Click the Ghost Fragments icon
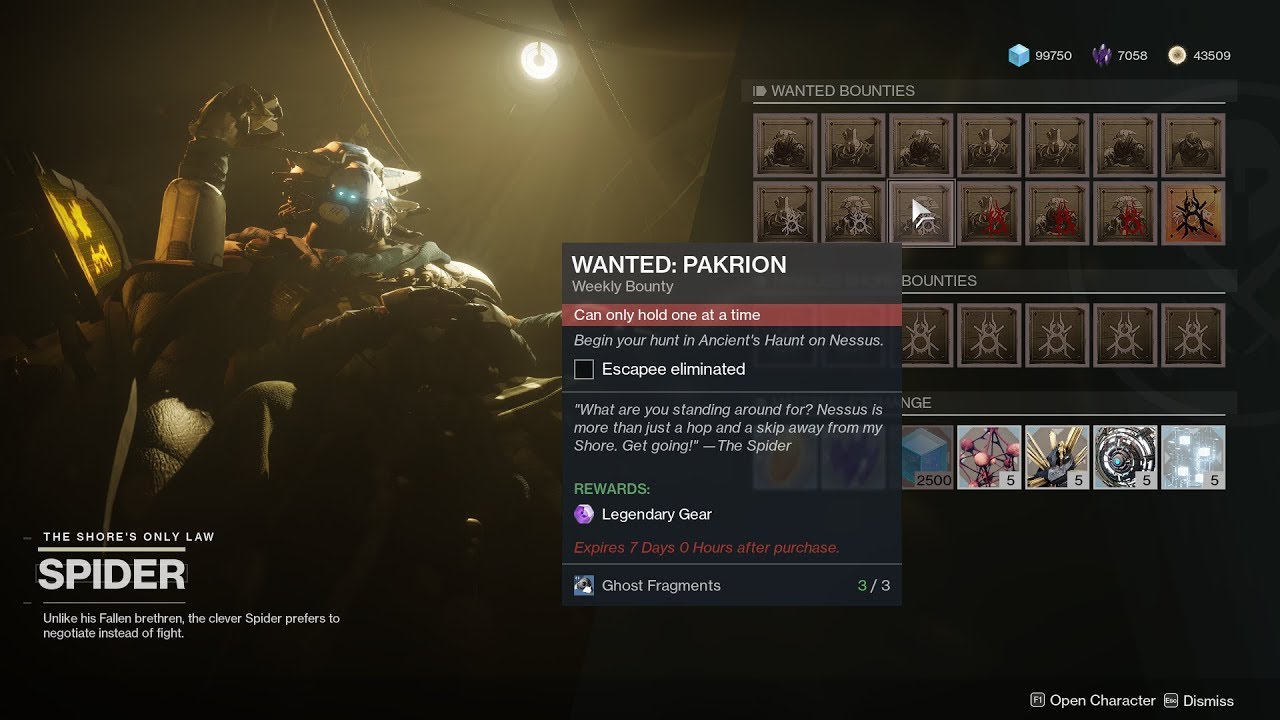The image size is (1280, 720). click(x=582, y=585)
